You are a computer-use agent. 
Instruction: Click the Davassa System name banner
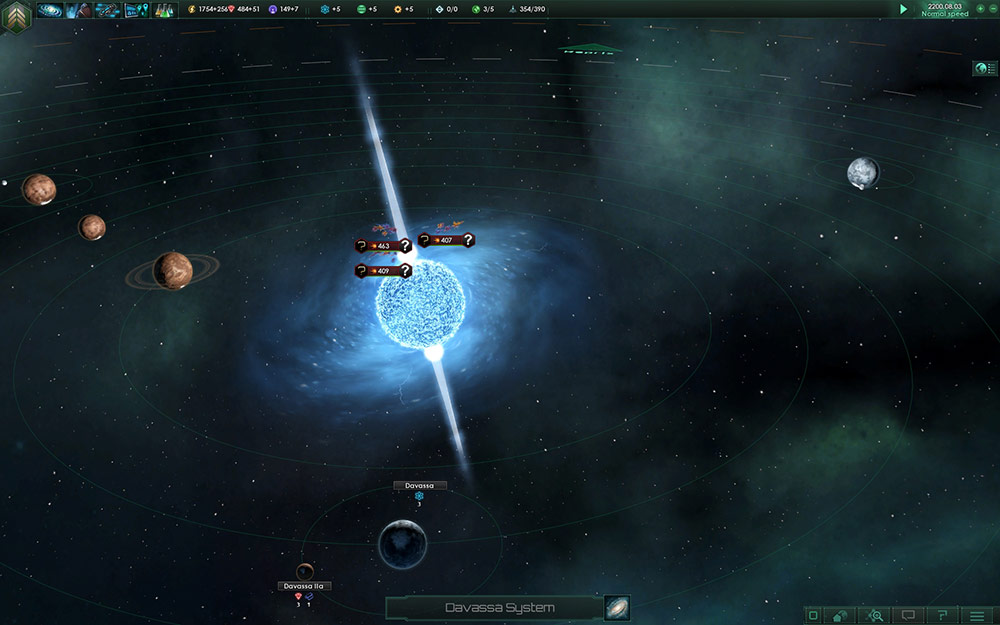[x=499, y=608]
